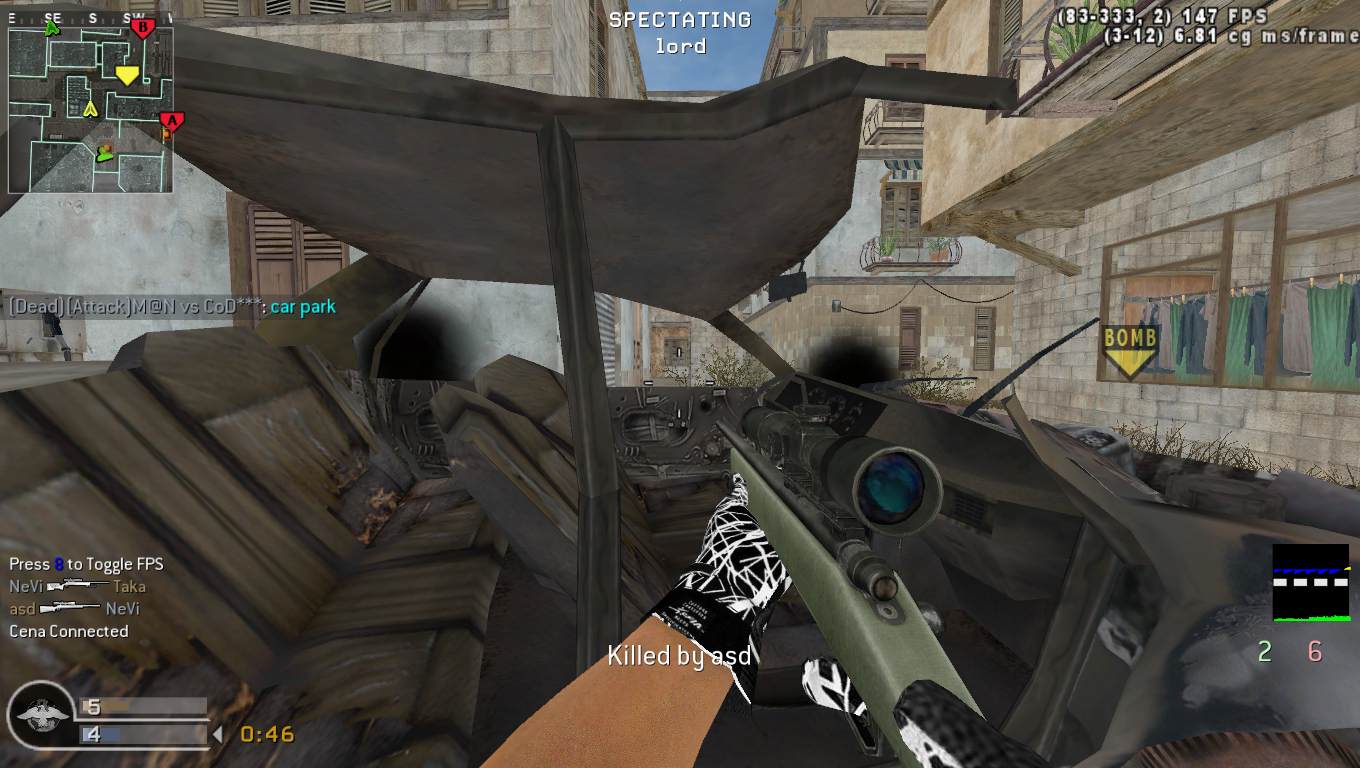
Task: Click the lagometer network graph
Action: [x=1310, y=583]
